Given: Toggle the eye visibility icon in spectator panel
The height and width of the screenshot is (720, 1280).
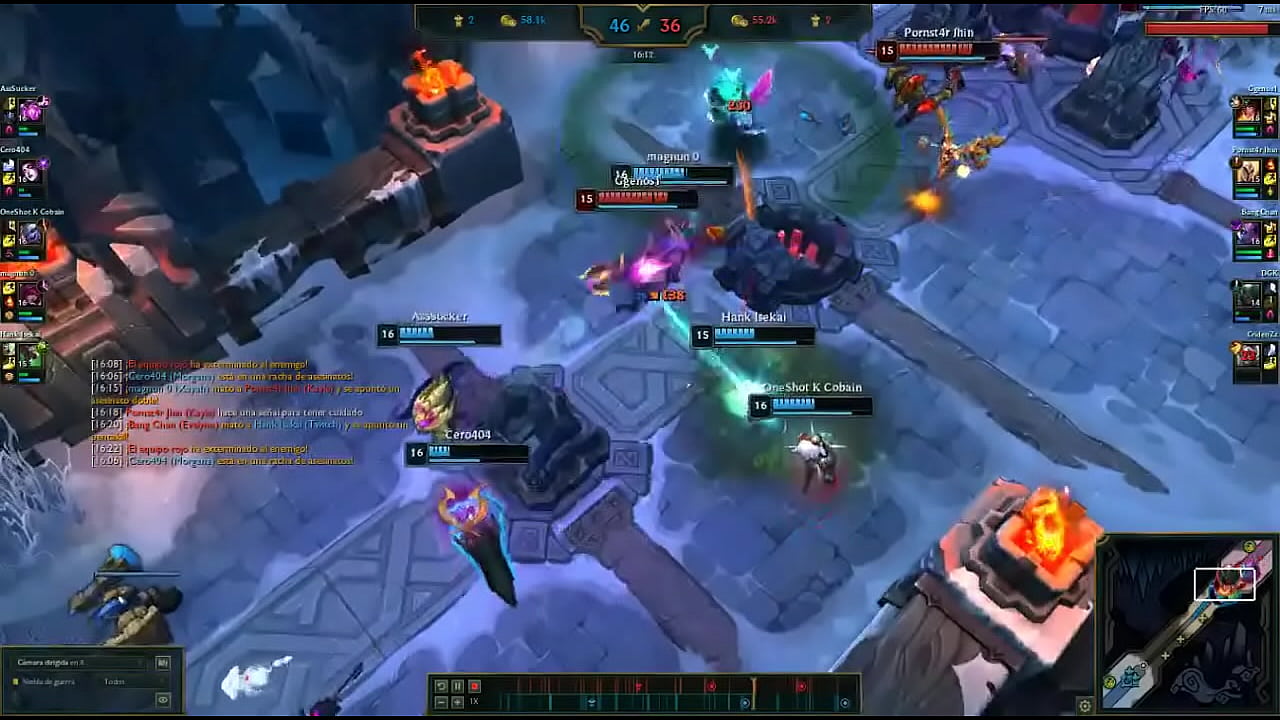Looking at the screenshot, I should click(x=162, y=700).
